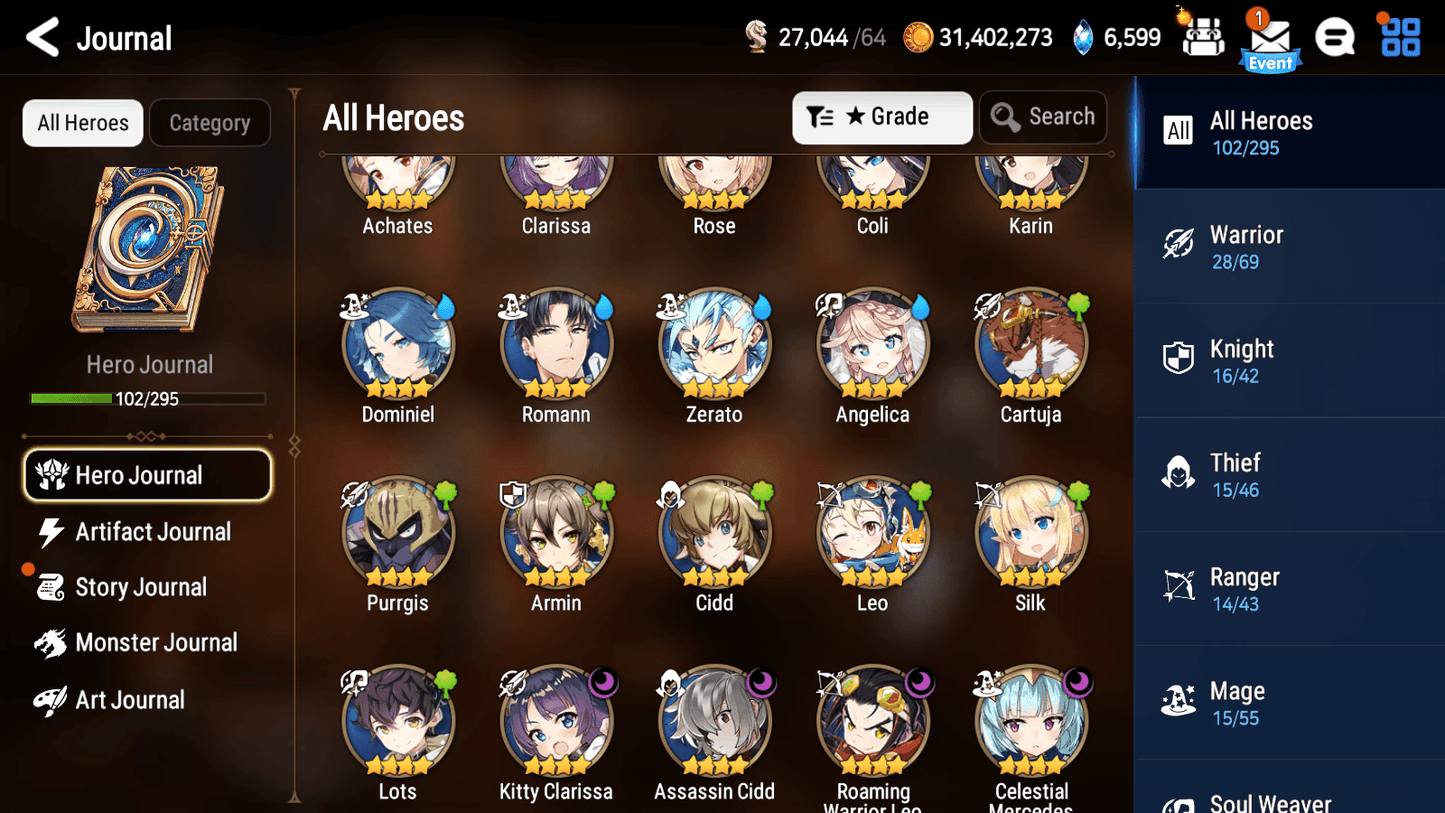The width and height of the screenshot is (1445, 813).
Task: Open the Grade sorting filter
Action: point(882,117)
